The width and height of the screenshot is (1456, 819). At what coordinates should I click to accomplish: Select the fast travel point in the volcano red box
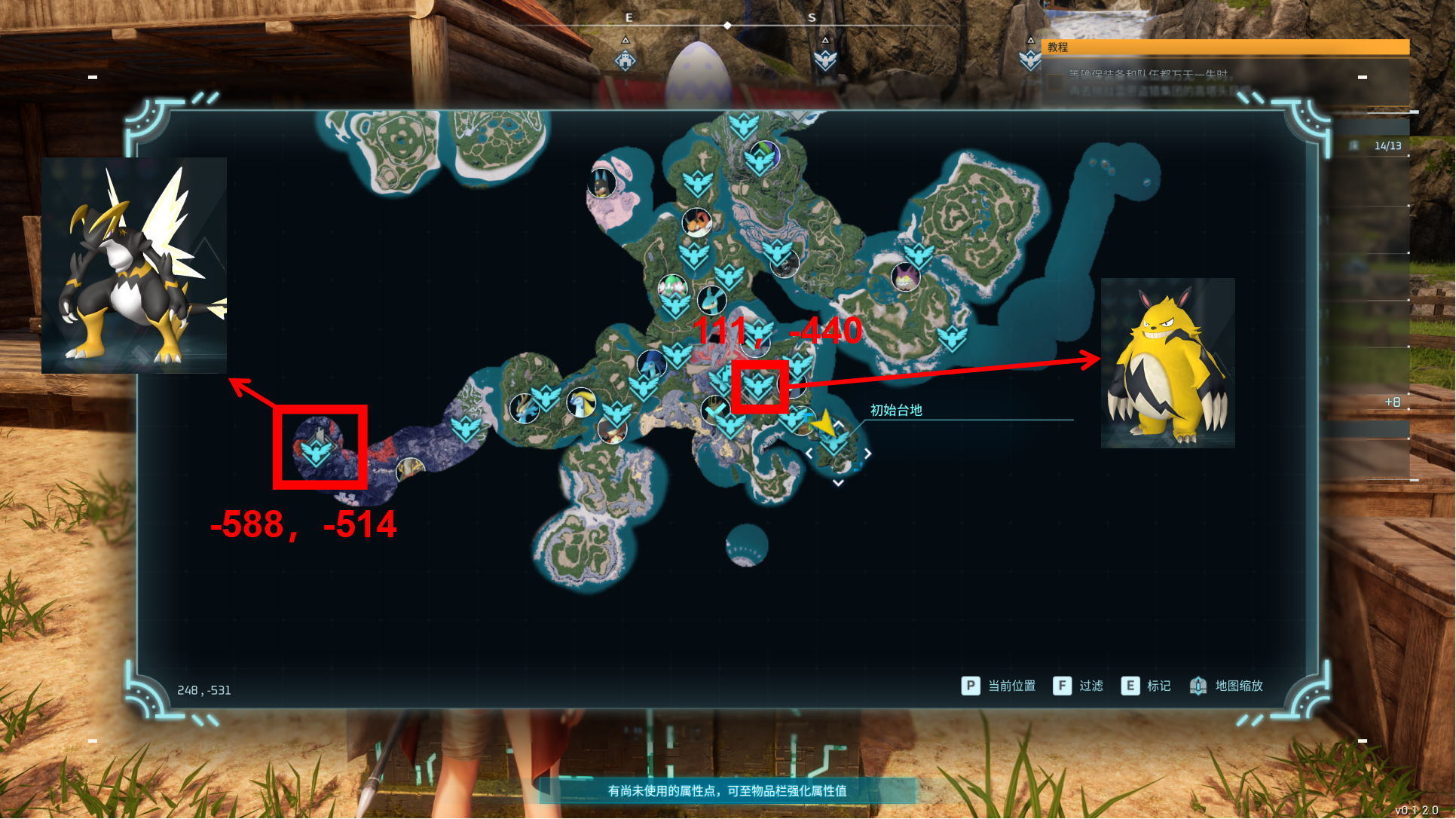point(317,451)
